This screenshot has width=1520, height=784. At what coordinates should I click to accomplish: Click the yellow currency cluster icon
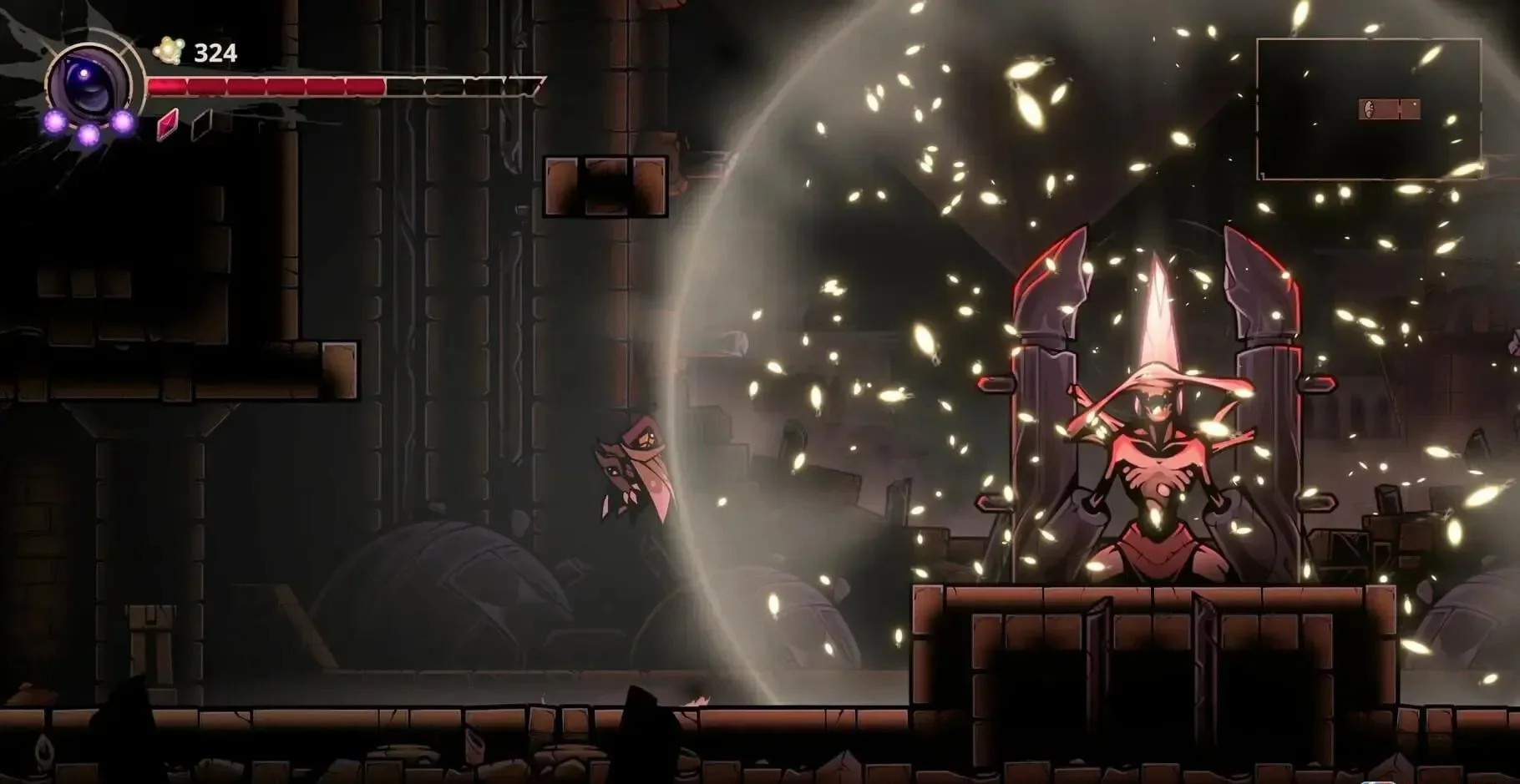pyautogui.click(x=169, y=52)
